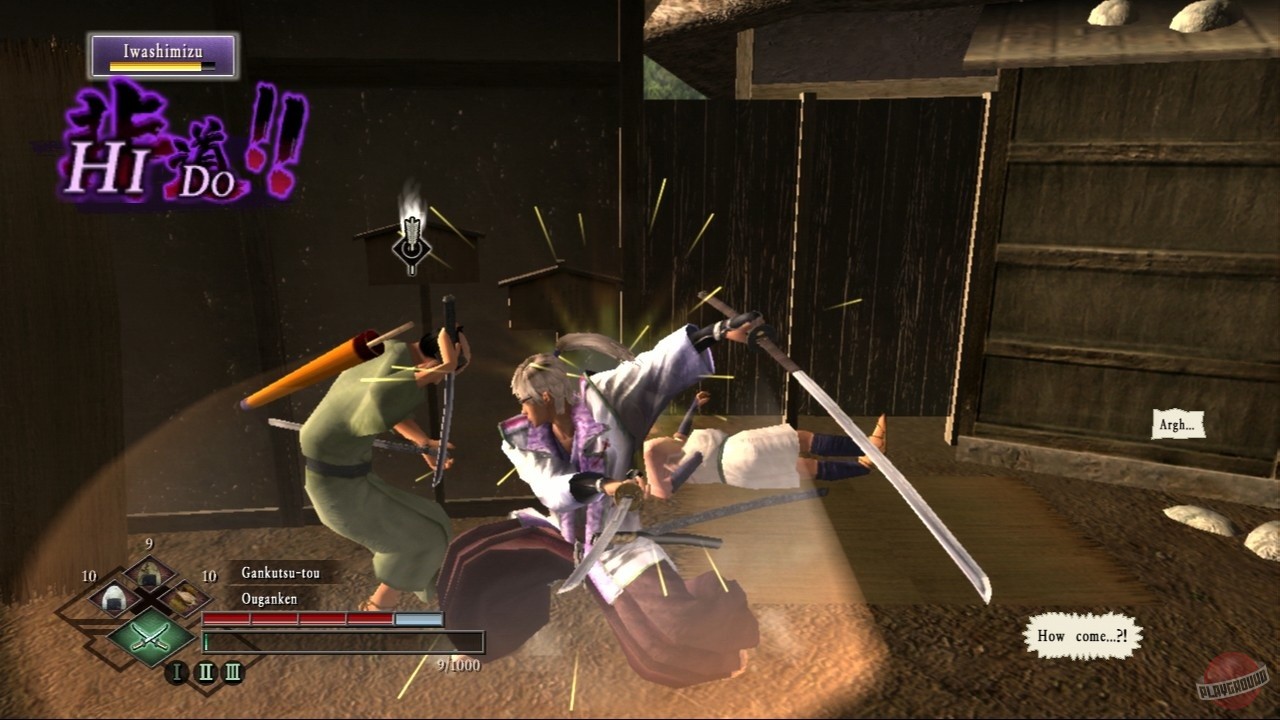
Task: Click the Argh speech bubble
Action: pos(1177,426)
